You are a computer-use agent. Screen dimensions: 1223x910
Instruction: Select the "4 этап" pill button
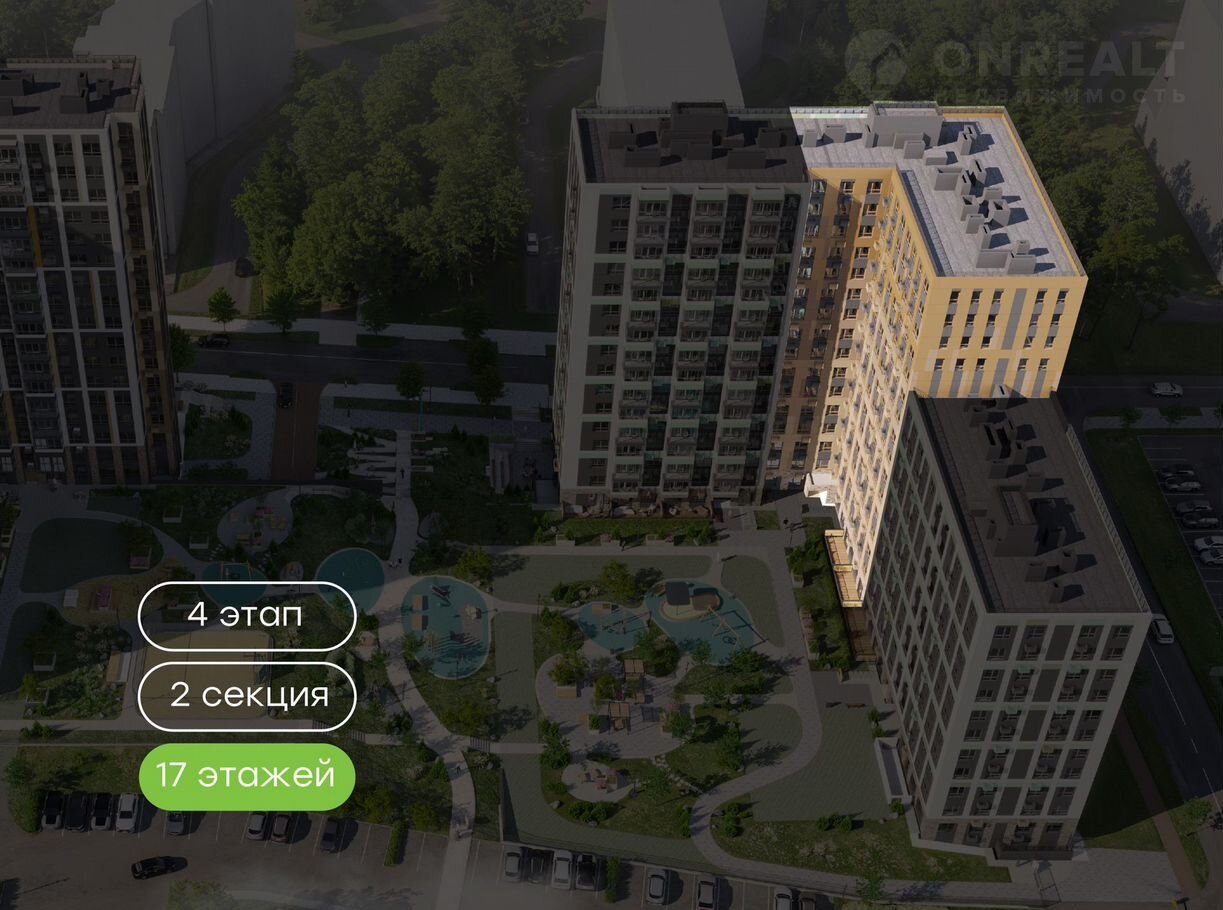[246, 615]
